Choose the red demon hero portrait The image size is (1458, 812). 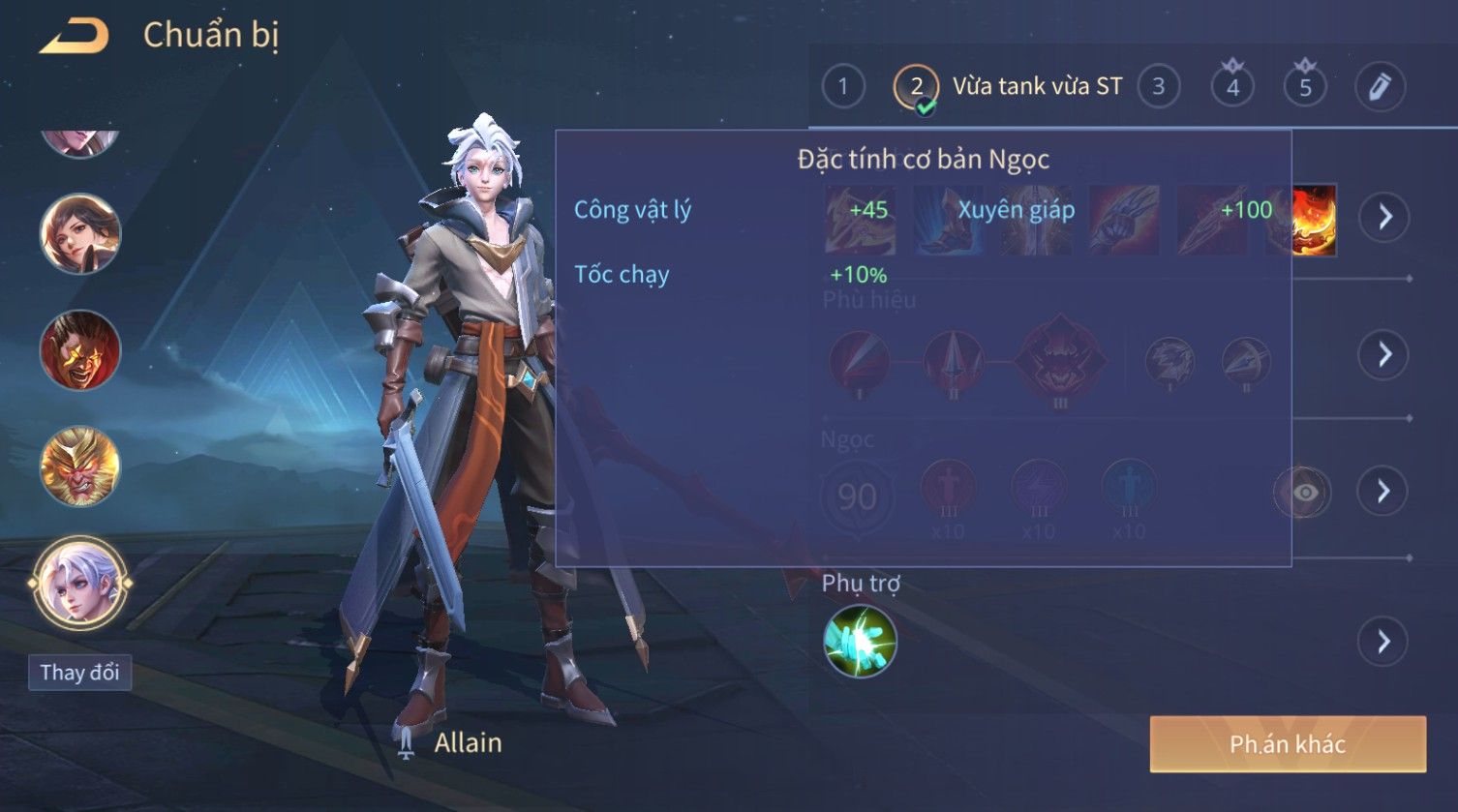79,349
